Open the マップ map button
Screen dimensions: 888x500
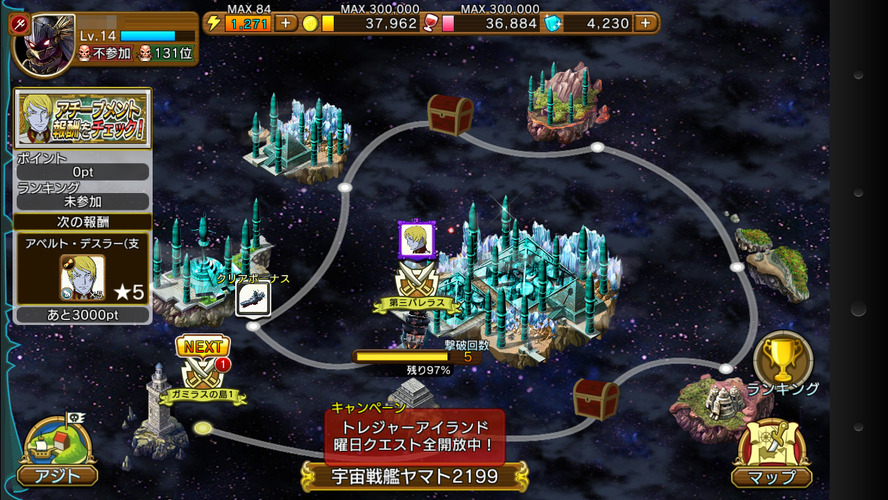(x=772, y=454)
